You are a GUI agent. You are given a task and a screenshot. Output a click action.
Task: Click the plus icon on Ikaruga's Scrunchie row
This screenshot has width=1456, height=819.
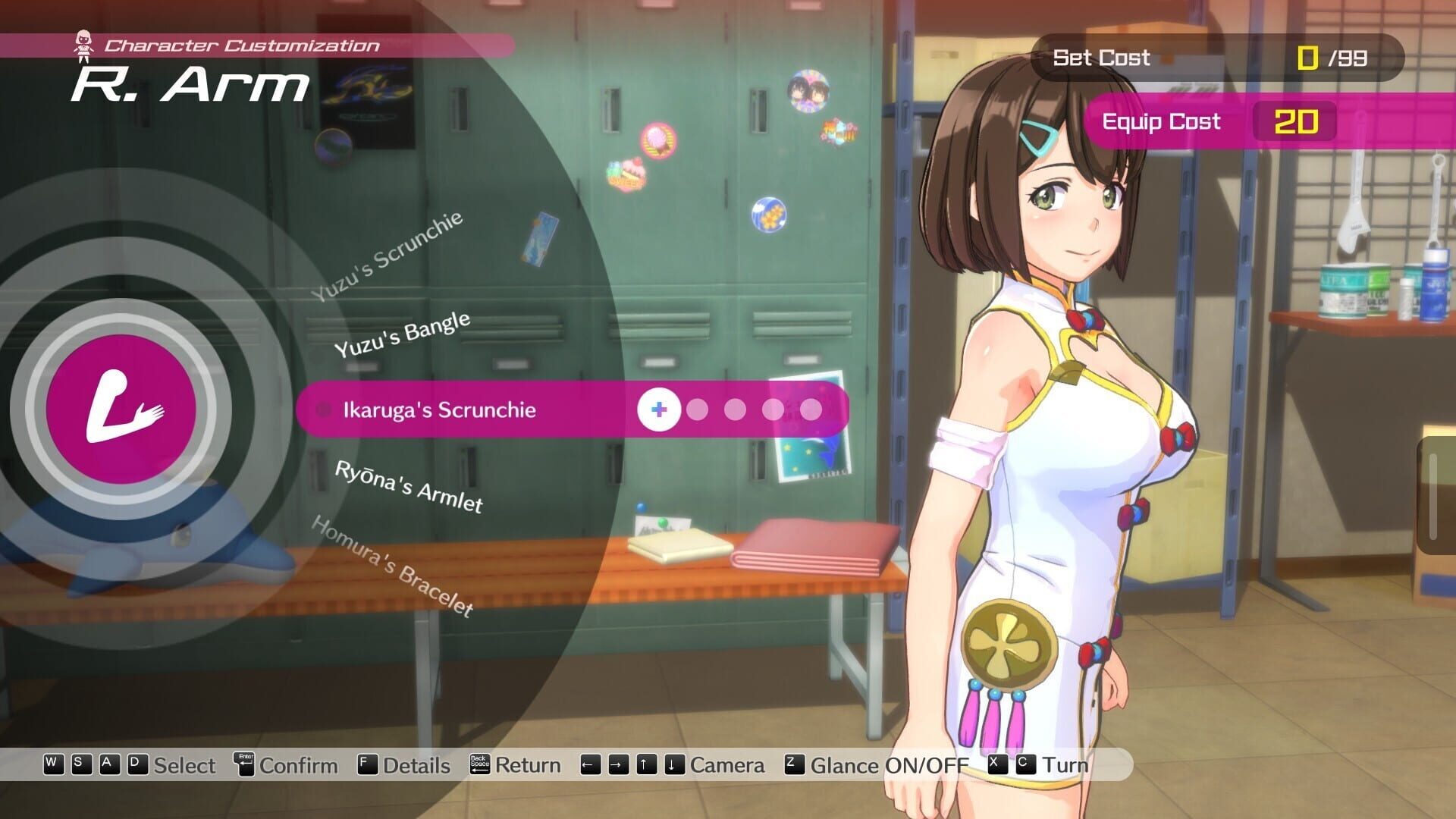[659, 409]
